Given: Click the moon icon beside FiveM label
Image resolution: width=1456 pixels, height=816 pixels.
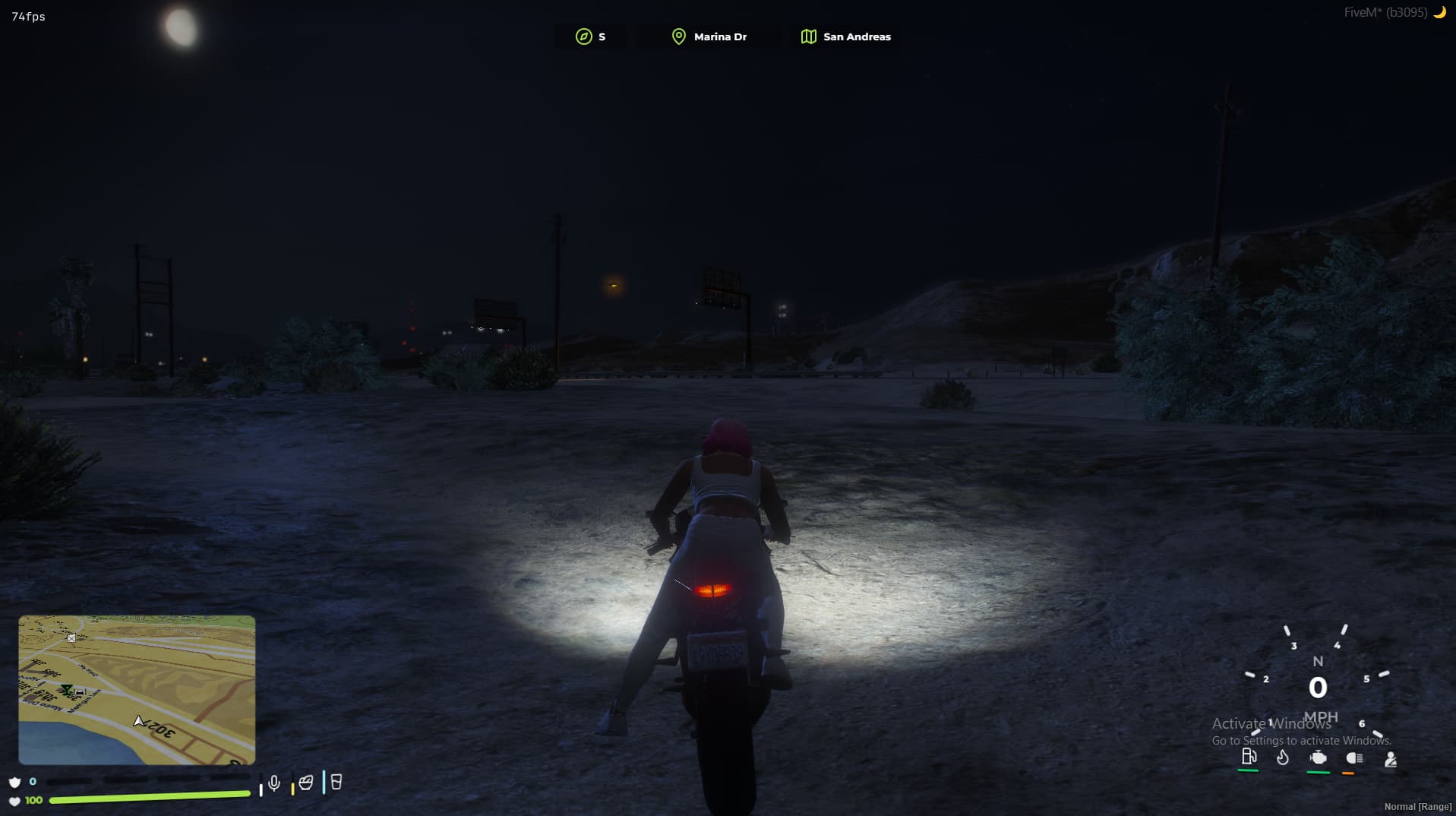Looking at the screenshot, I should [x=1441, y=12].
